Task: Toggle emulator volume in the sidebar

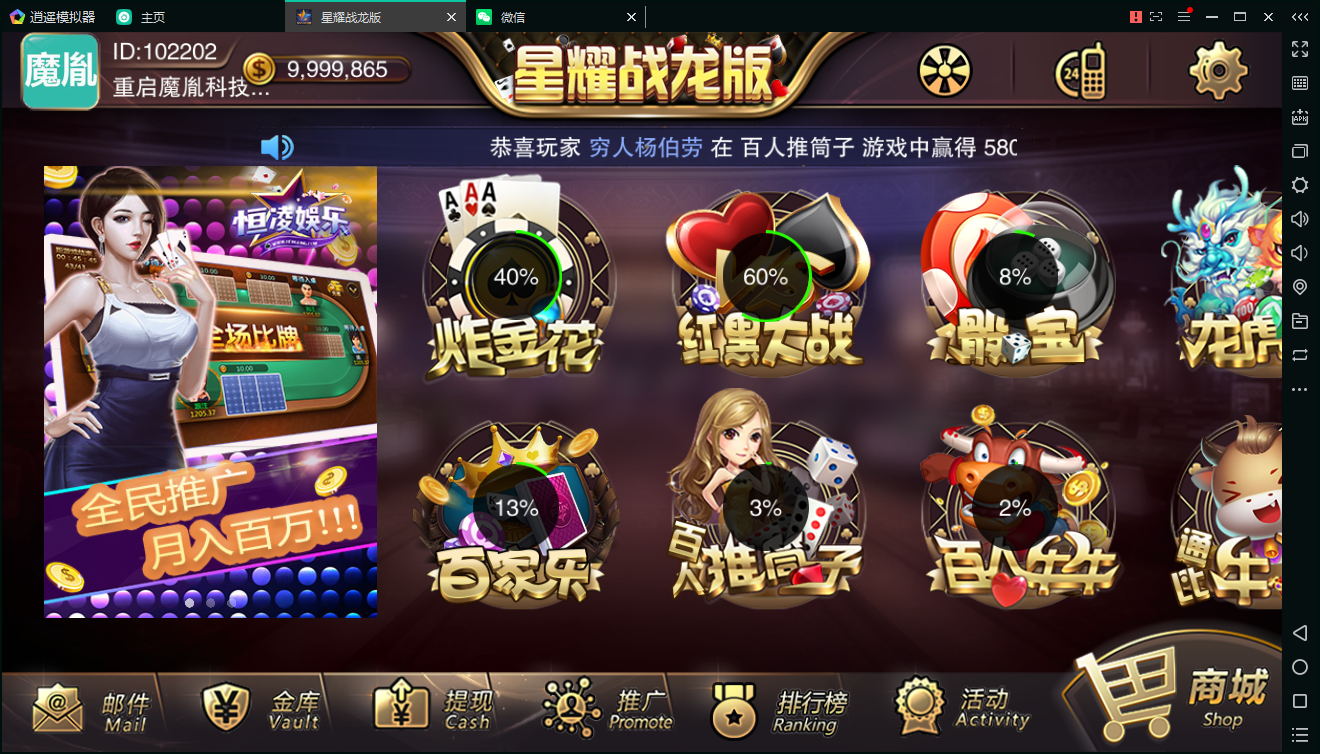Action: [1301, 219]
